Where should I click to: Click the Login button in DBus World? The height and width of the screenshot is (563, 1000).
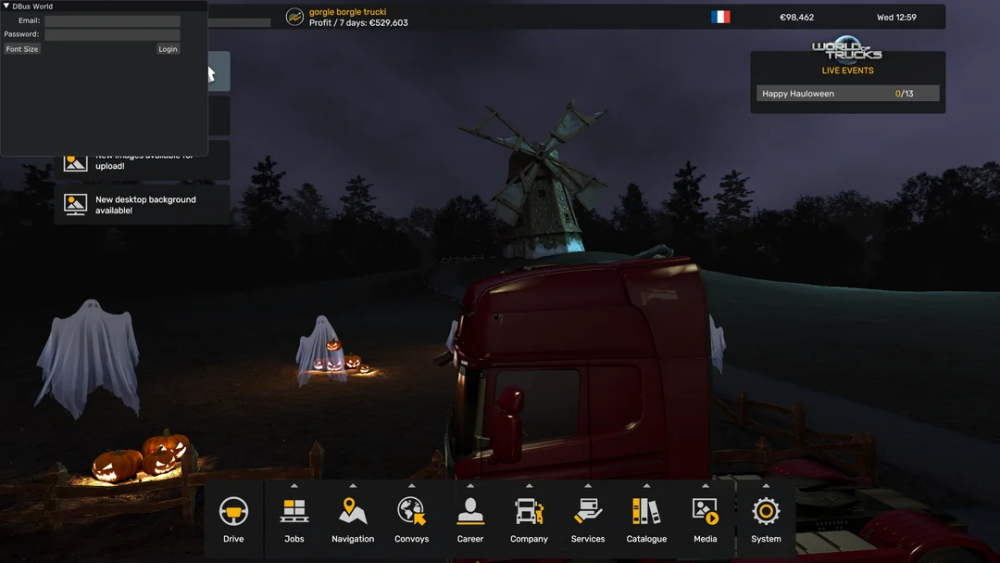point(168,49)
